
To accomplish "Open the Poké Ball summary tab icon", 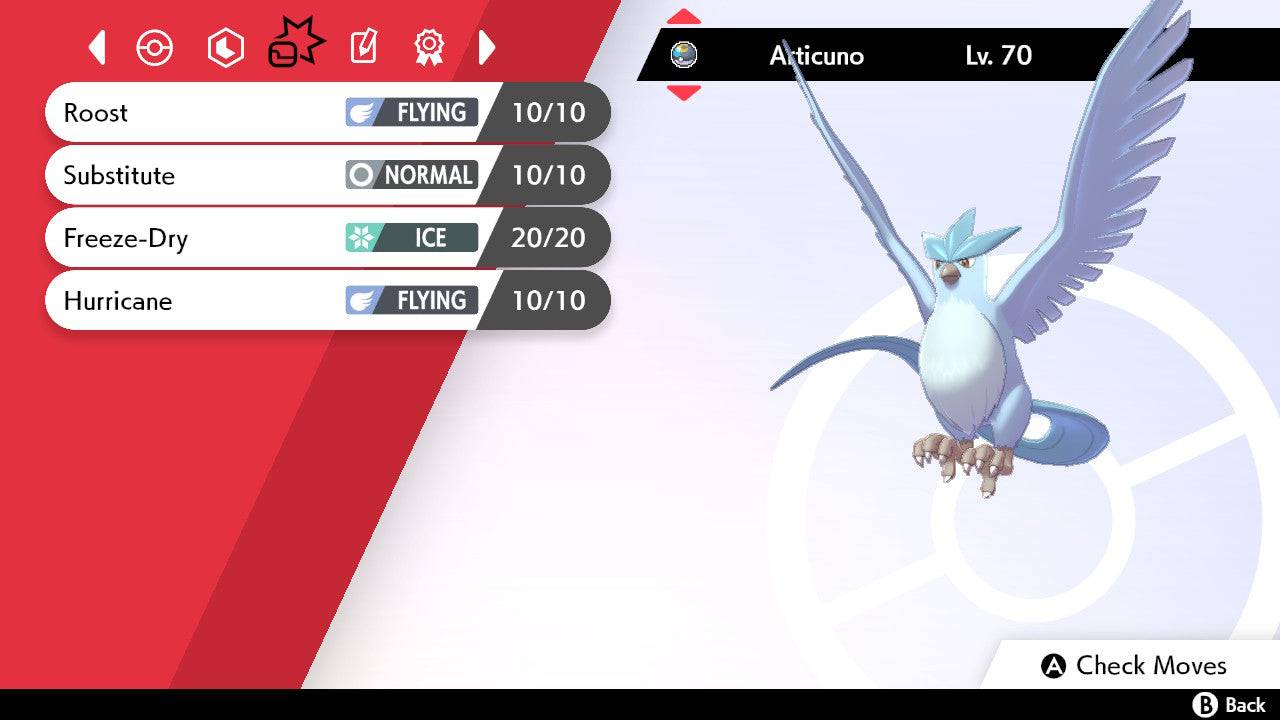I will [155, 46].
